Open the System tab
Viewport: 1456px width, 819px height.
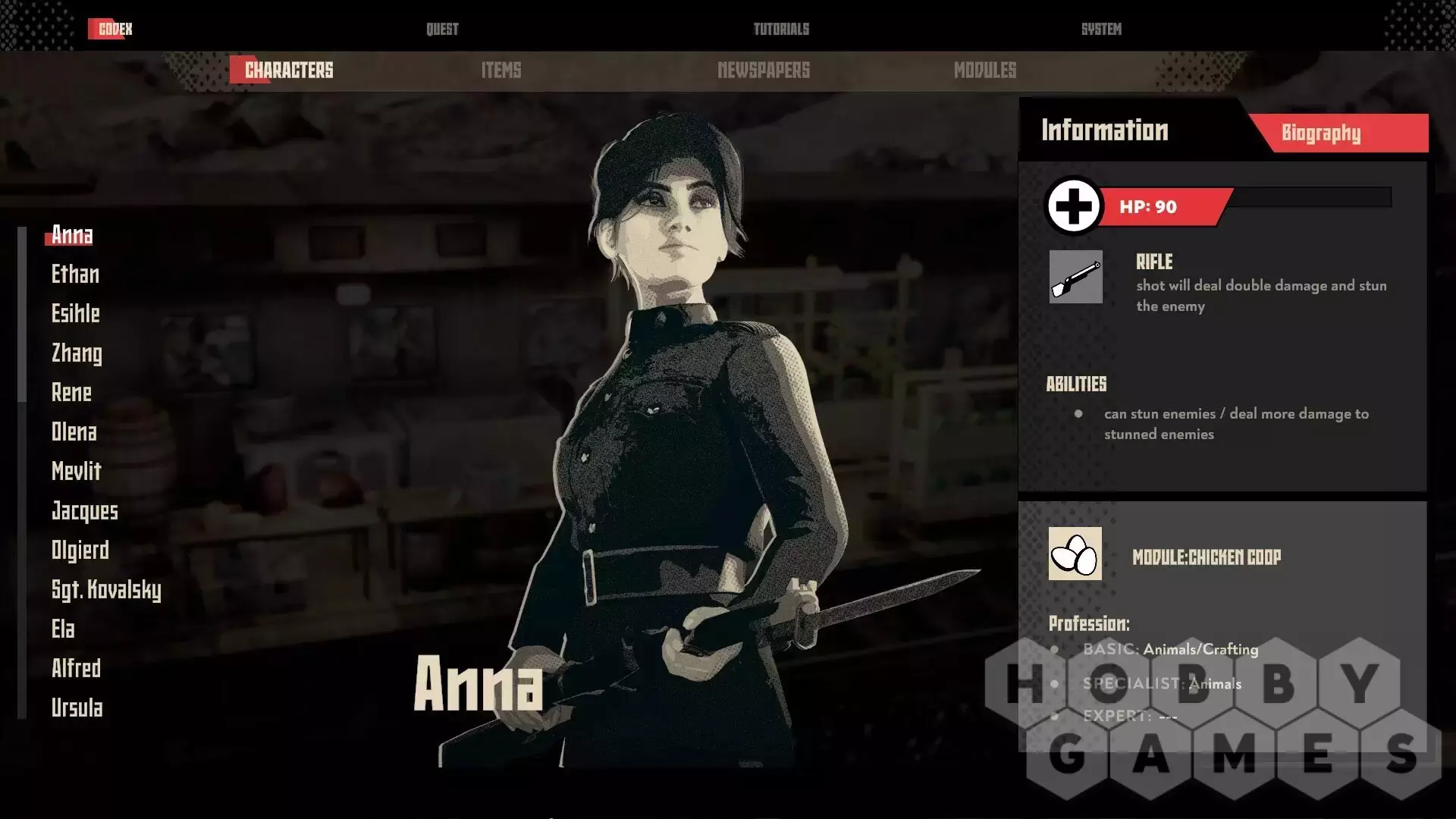1101,29
